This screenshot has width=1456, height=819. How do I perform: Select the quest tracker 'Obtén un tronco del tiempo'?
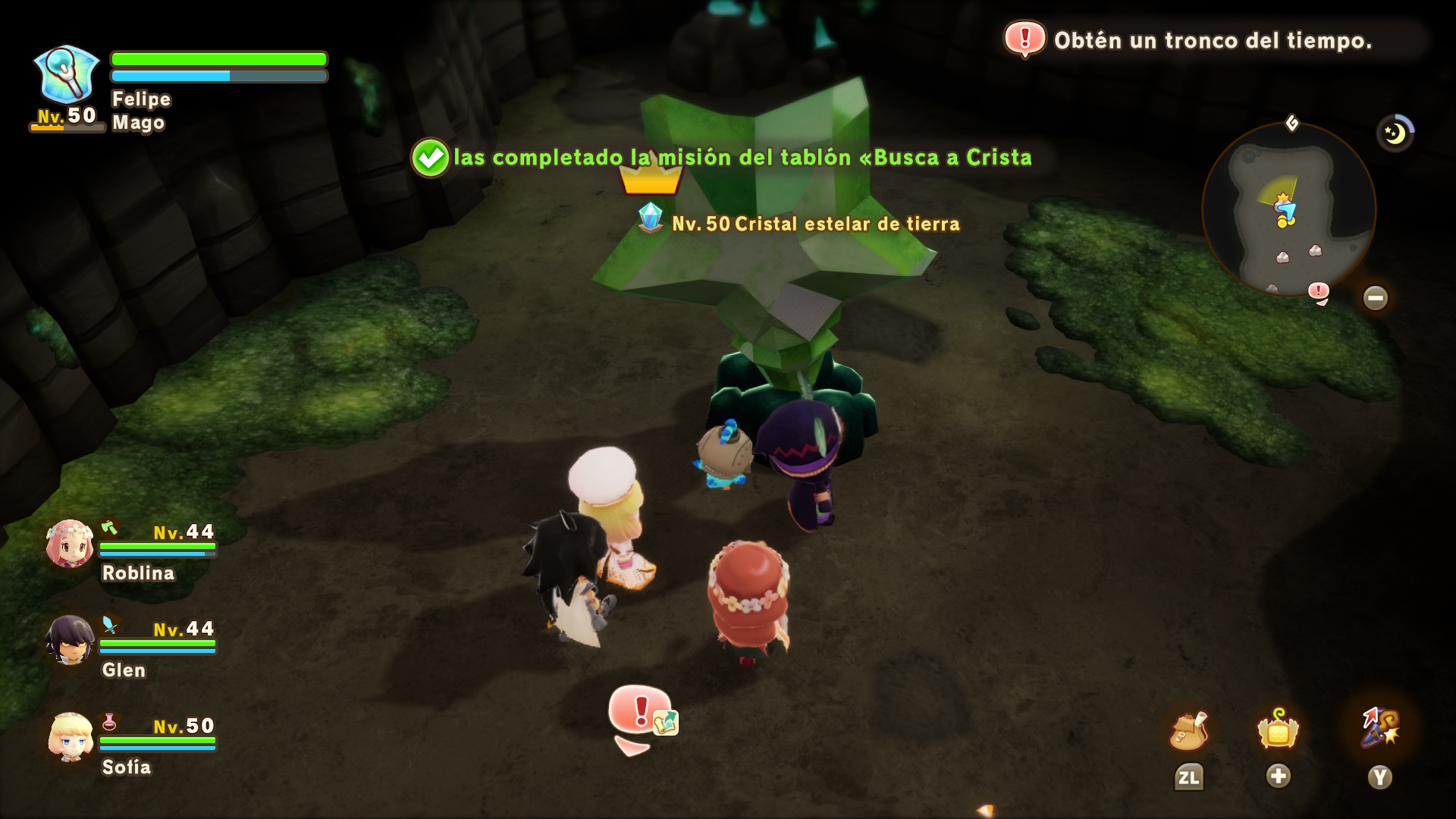[x=1212, y=40]
